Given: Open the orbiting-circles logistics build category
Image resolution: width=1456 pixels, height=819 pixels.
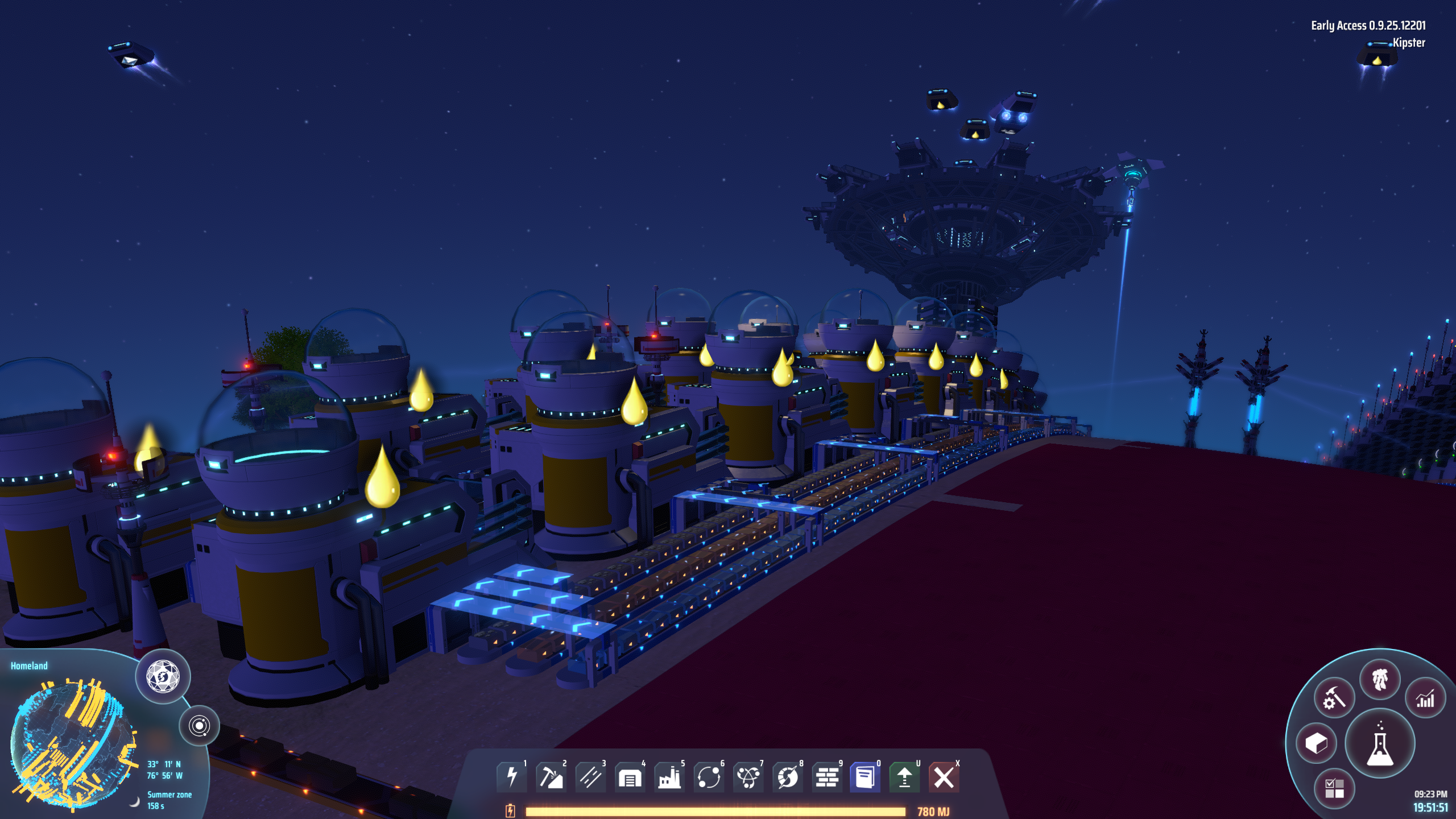Looking at the screenshot, I should tap(709, 776).
